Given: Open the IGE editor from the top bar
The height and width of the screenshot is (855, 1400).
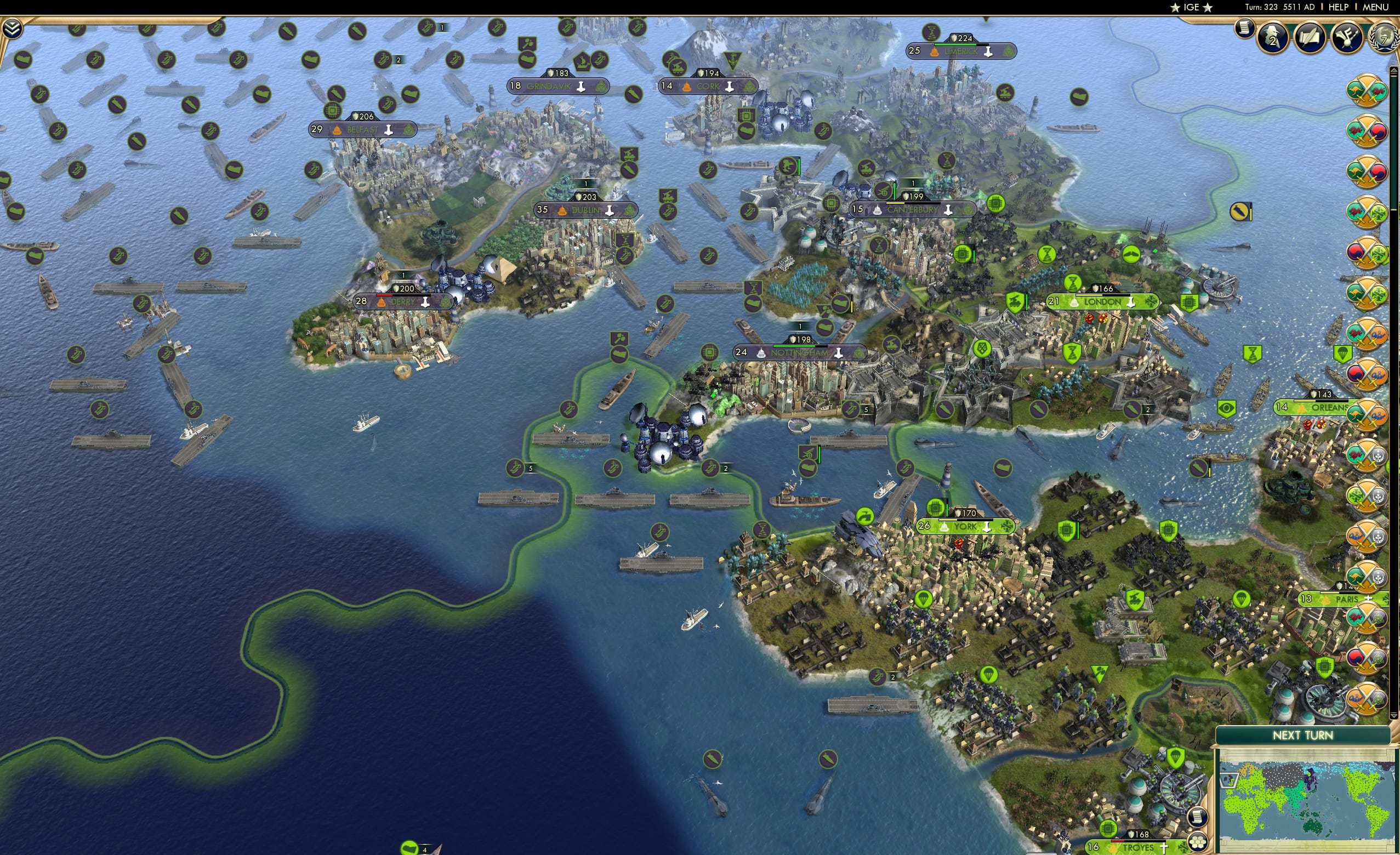Looking at the screenshot, I should (x=1191, y=7).
